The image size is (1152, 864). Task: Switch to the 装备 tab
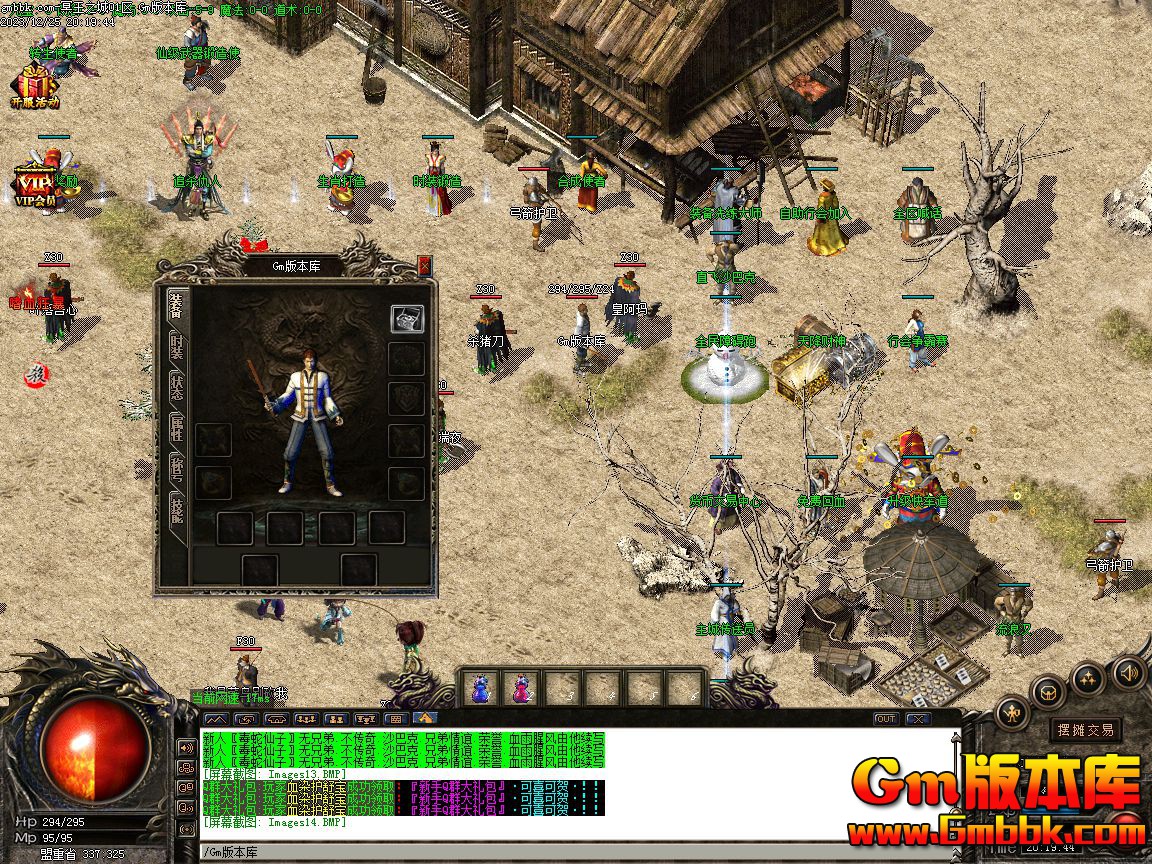176,305
